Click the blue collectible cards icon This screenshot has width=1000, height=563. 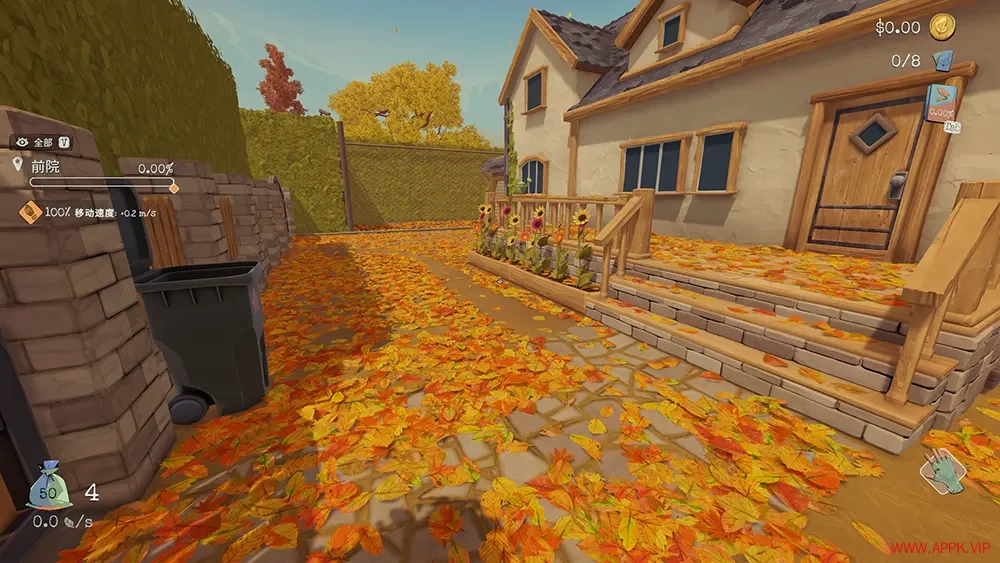(x=941, y=61)
